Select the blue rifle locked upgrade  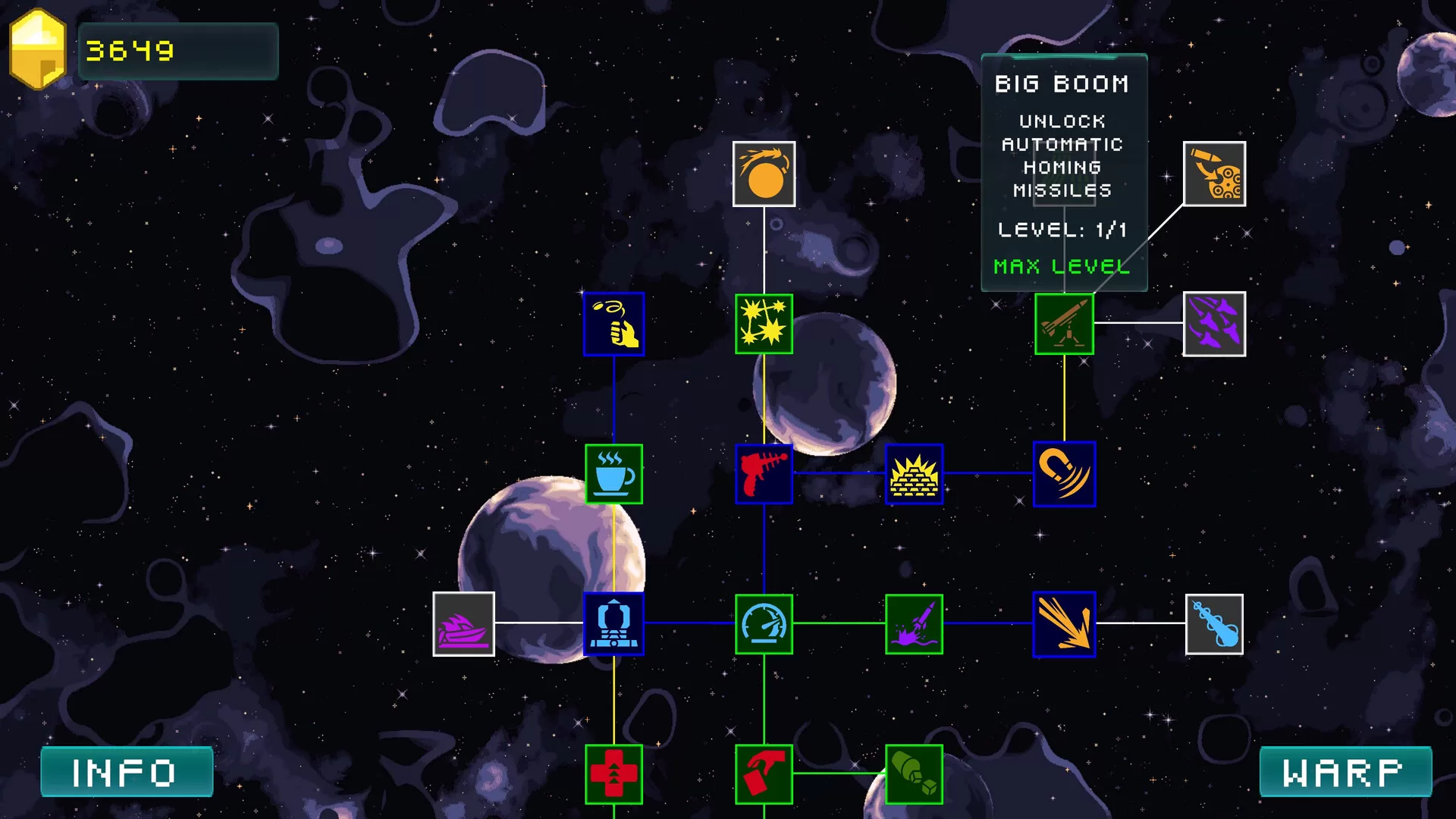[x=1213, y=624]
